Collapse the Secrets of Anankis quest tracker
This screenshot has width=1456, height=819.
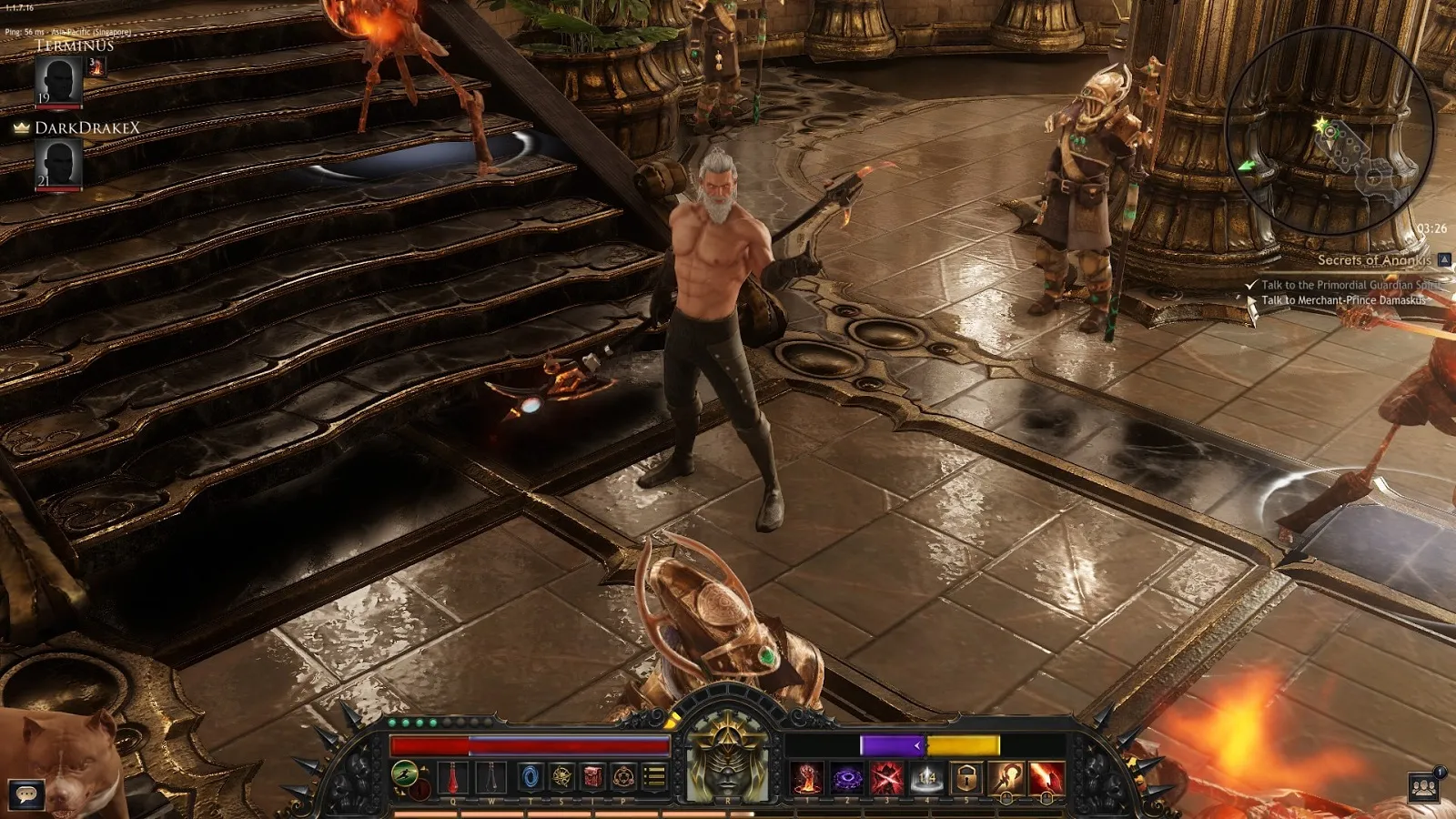[1444, 259]
